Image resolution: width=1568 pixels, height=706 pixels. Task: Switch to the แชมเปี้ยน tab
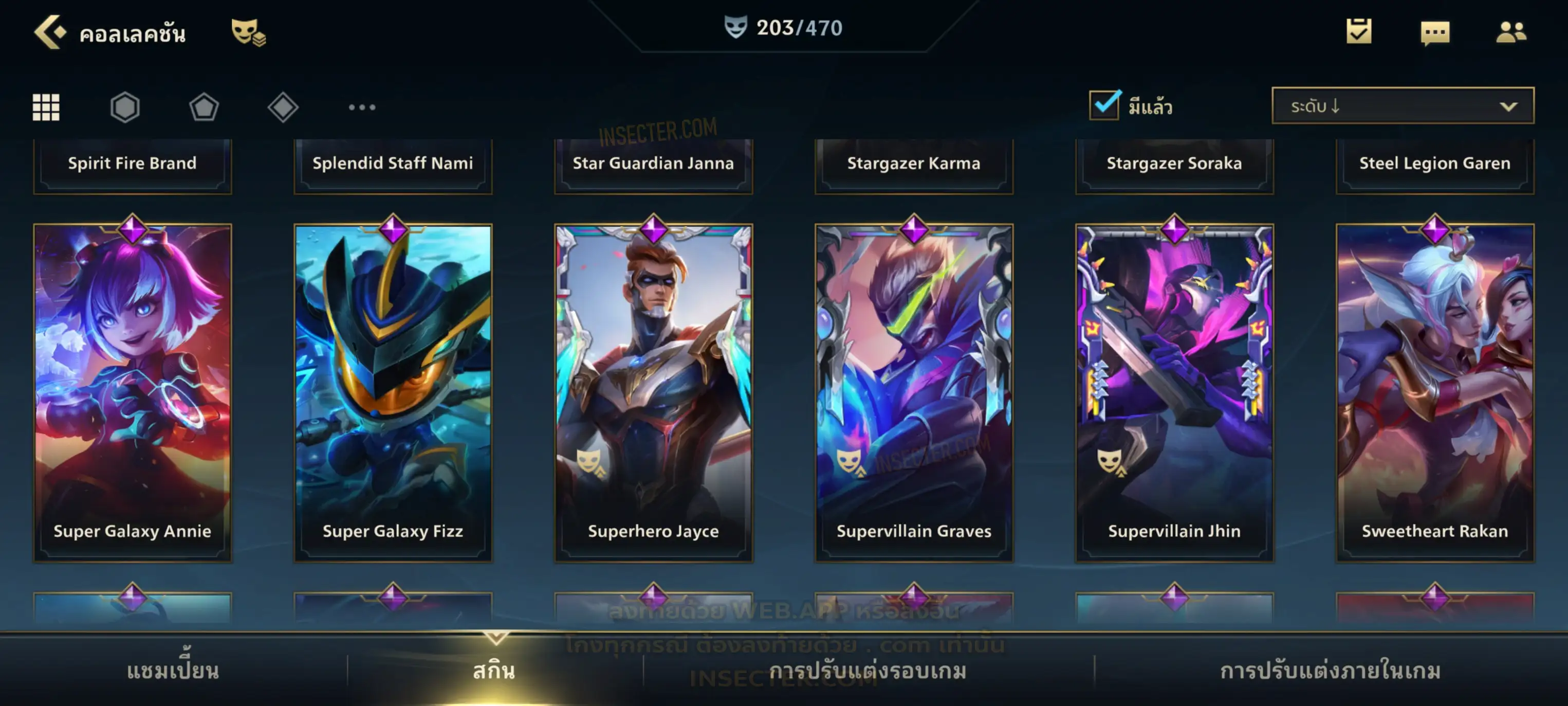[173, 670]
